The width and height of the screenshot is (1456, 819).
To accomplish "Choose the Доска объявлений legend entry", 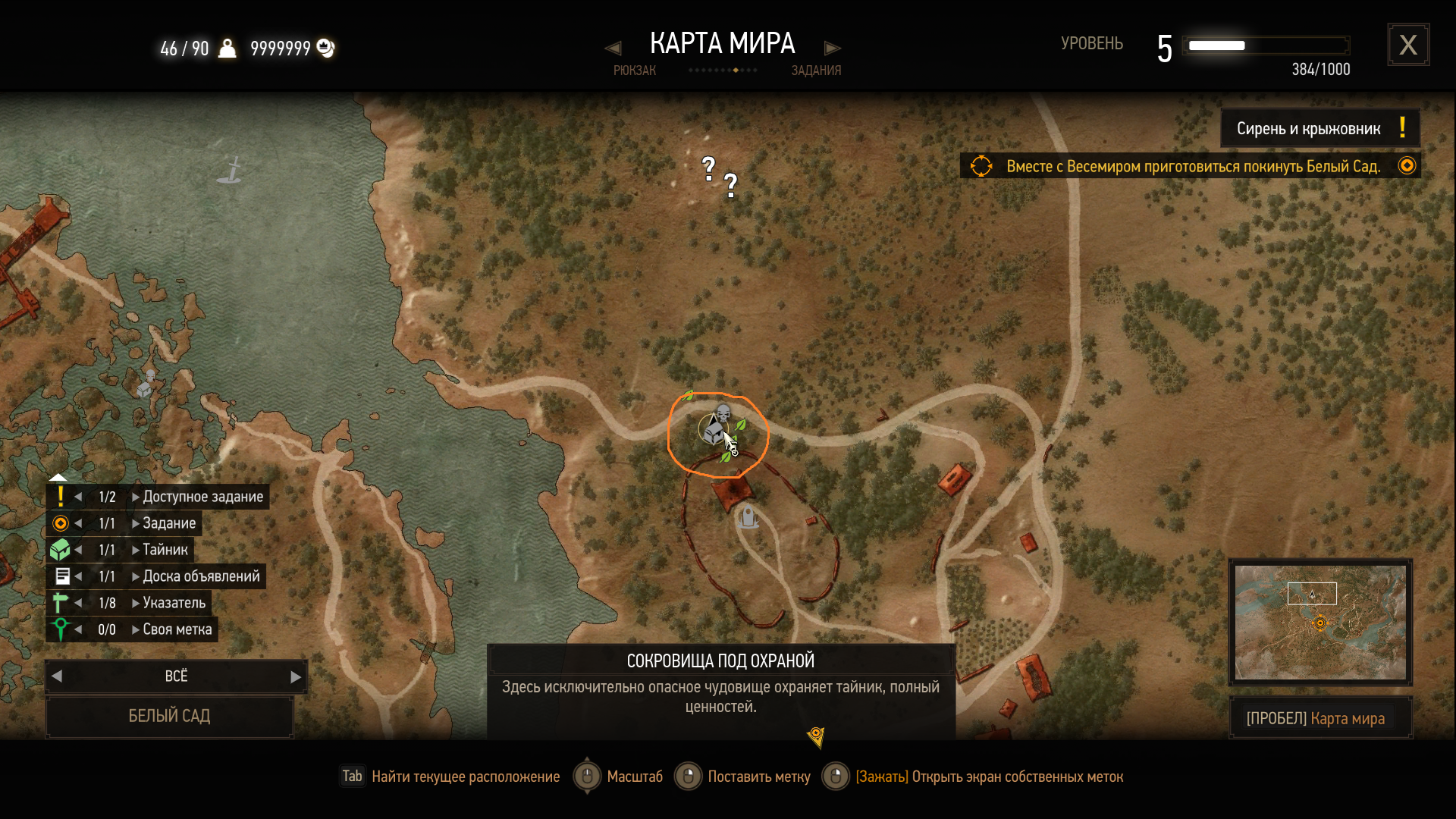I will point(200,576).
